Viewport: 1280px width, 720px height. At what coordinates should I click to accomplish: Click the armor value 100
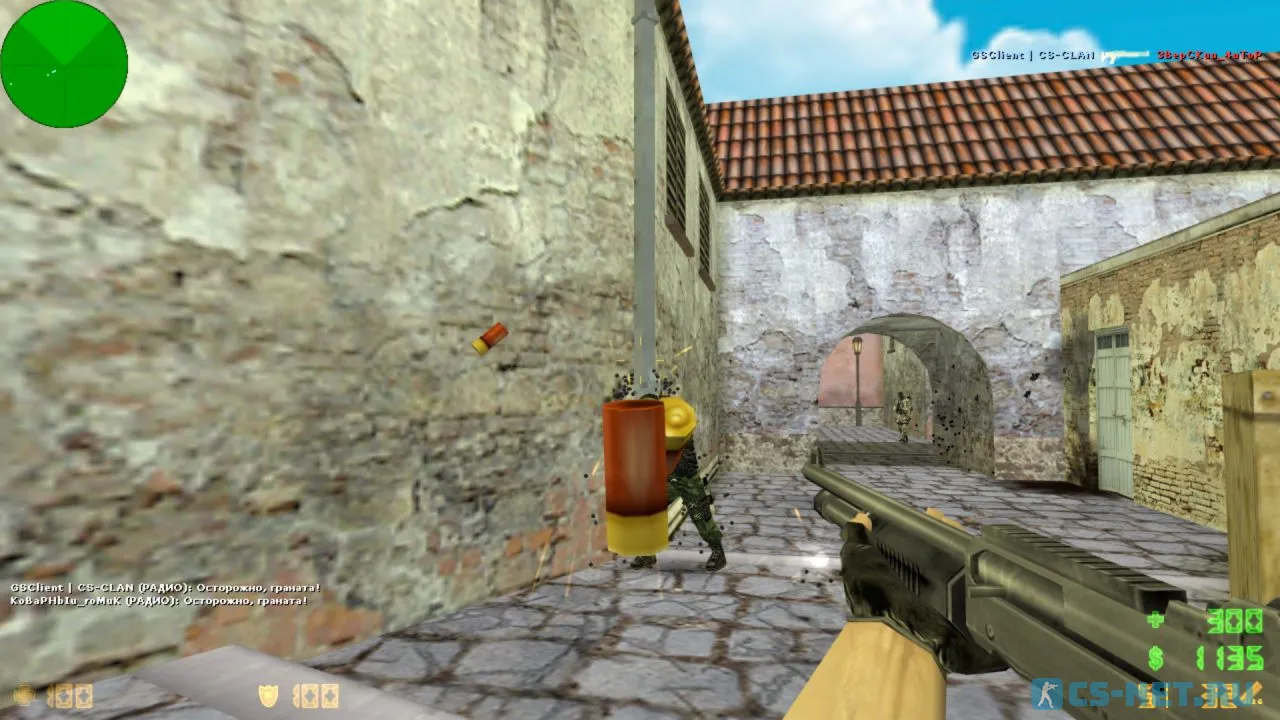(x=315, y=696)
